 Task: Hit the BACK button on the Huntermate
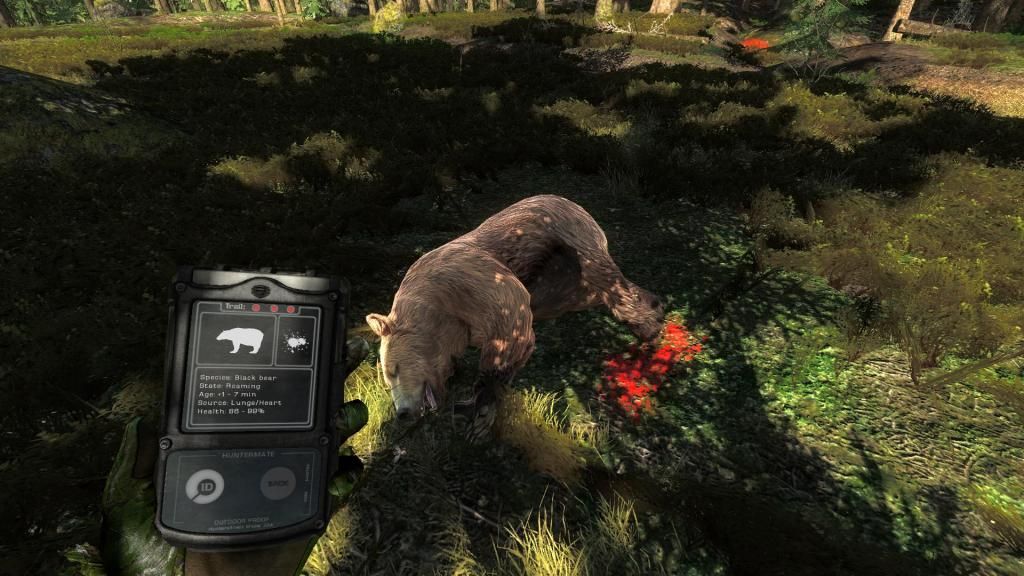[x=277, y=484]
